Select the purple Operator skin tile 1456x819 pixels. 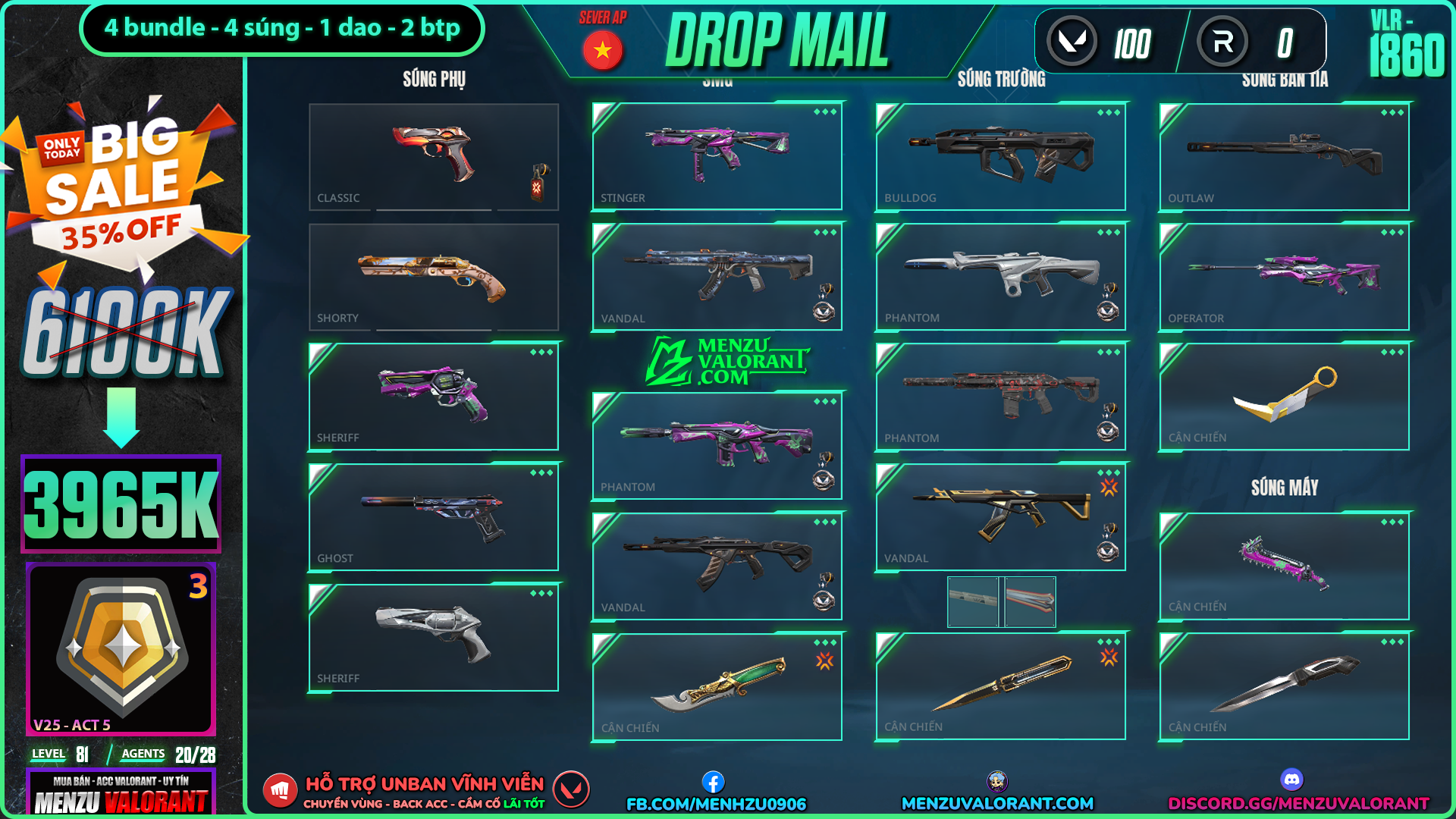(1284, 277)
